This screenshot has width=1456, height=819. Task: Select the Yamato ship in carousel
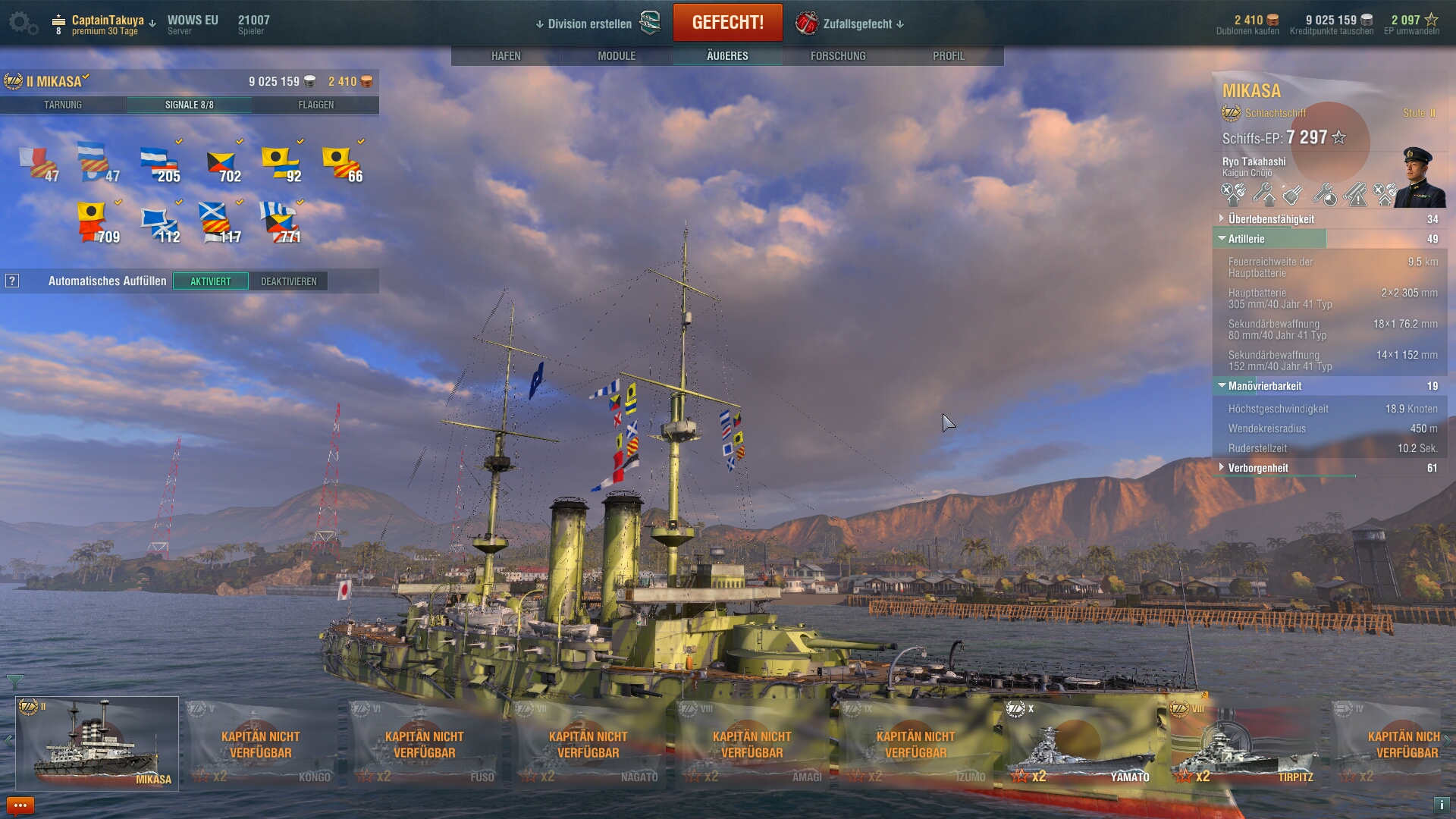[x=1081, y=745]
